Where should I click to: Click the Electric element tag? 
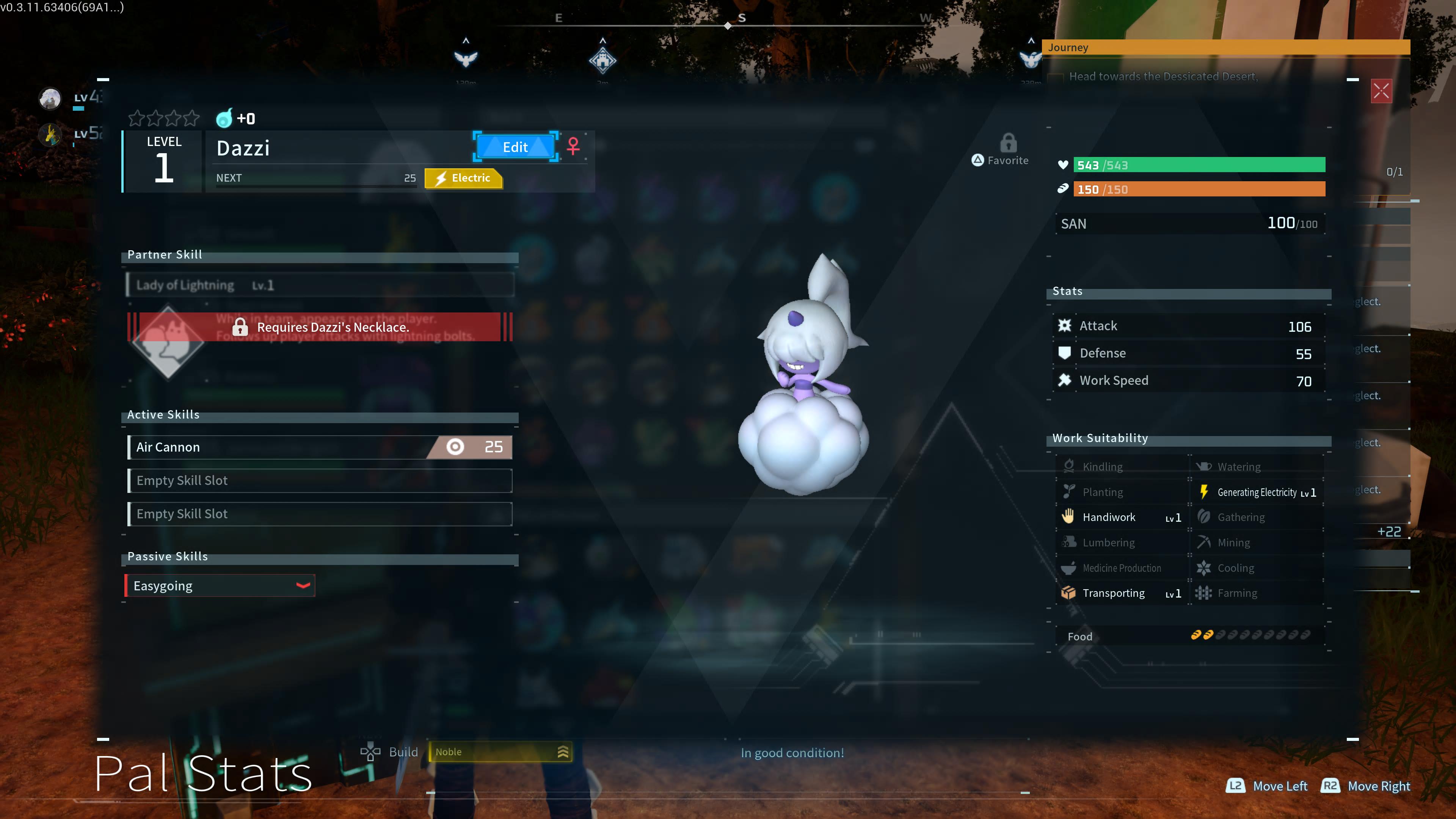coord(463,178)
